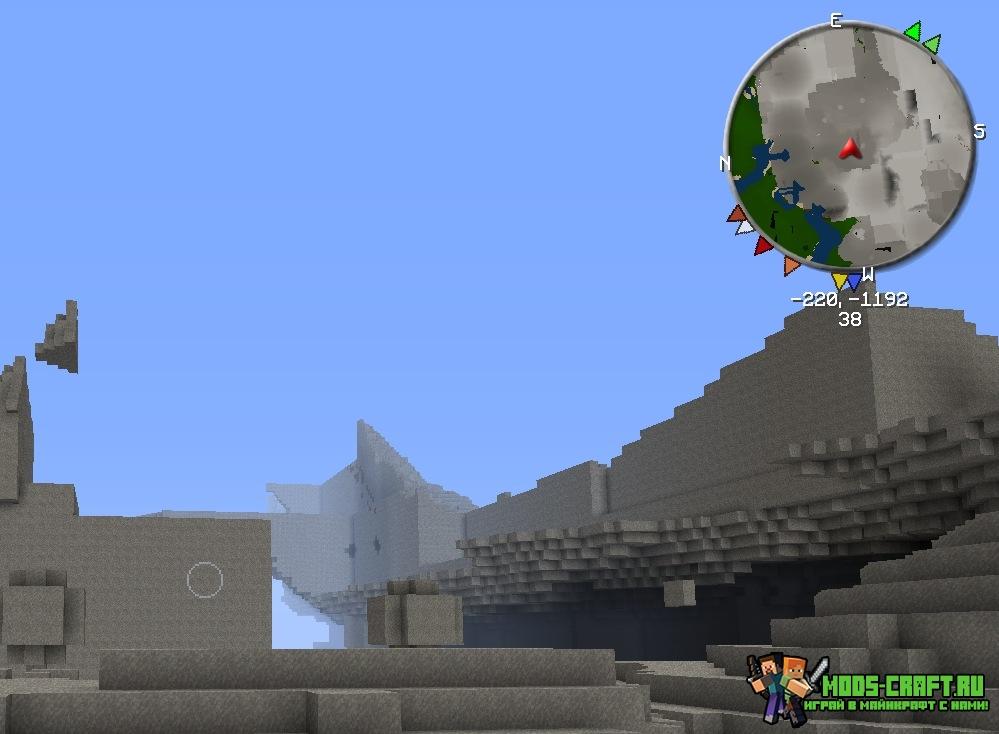Screen dimensions: 999x734
Task: Open the mods-craft.ru watermark logo
Action: click(x=866, y=690)
